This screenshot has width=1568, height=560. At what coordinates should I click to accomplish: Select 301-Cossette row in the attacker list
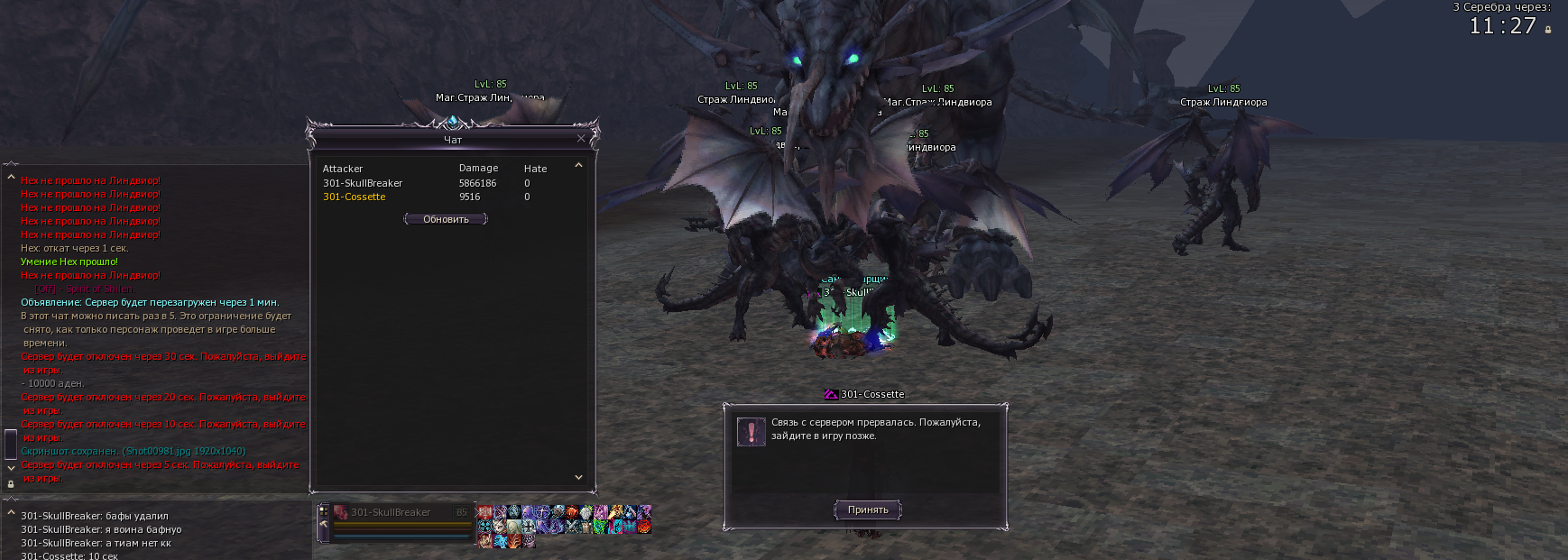coord(354,197)
